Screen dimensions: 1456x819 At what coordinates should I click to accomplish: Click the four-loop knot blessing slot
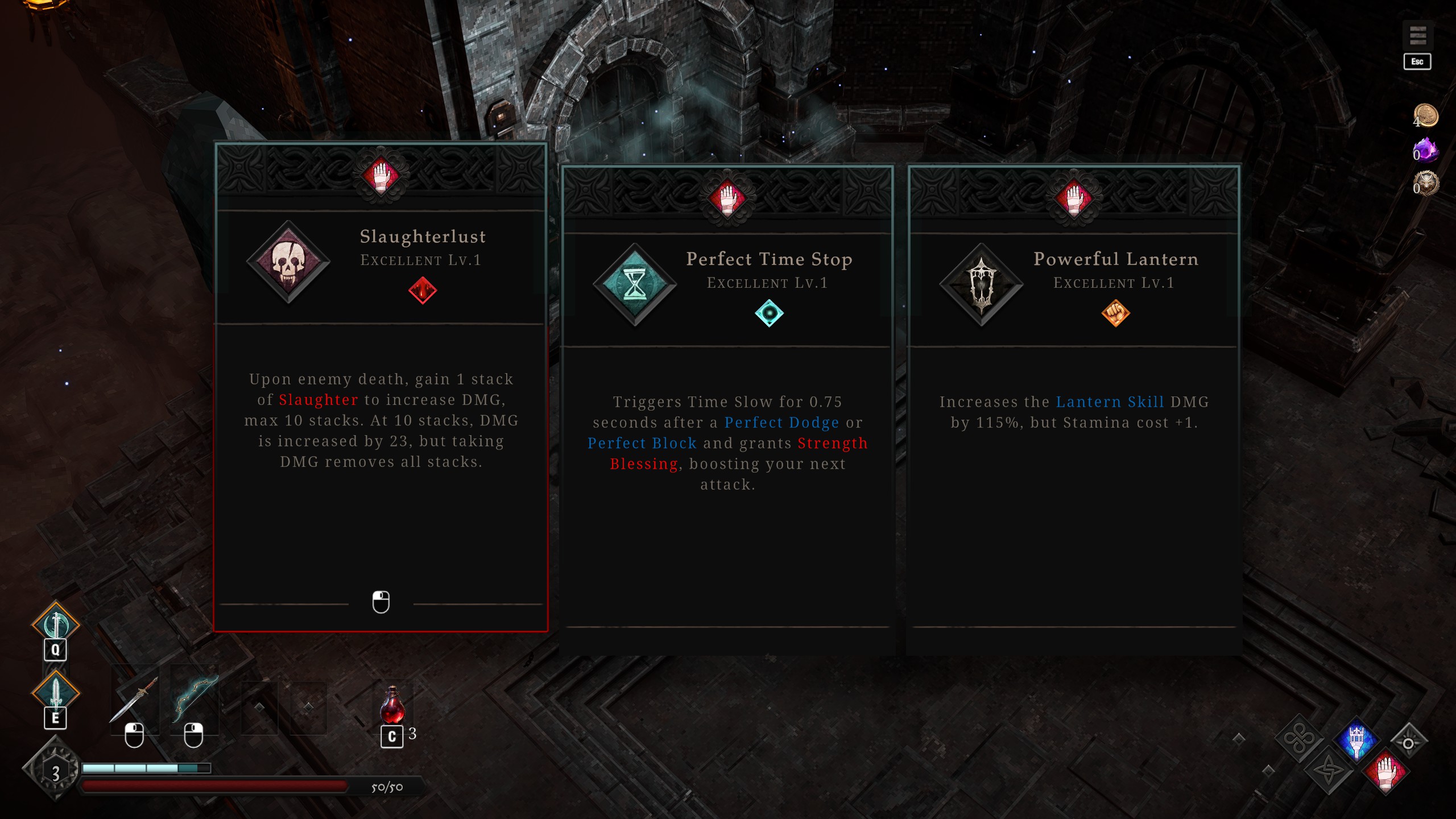point(1300,739)
